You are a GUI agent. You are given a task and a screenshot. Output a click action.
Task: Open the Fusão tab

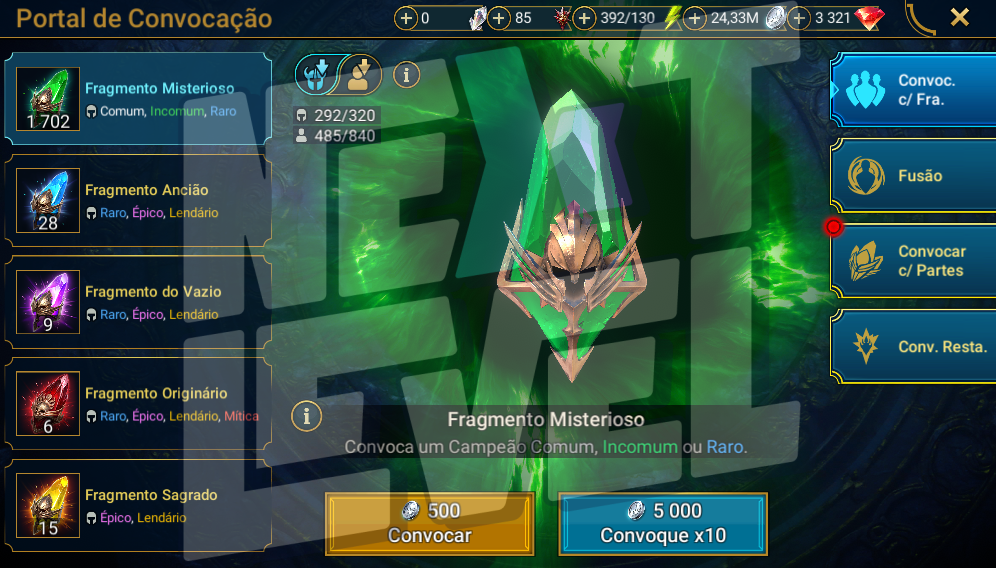pyautogui.click(x=914, y=176)
